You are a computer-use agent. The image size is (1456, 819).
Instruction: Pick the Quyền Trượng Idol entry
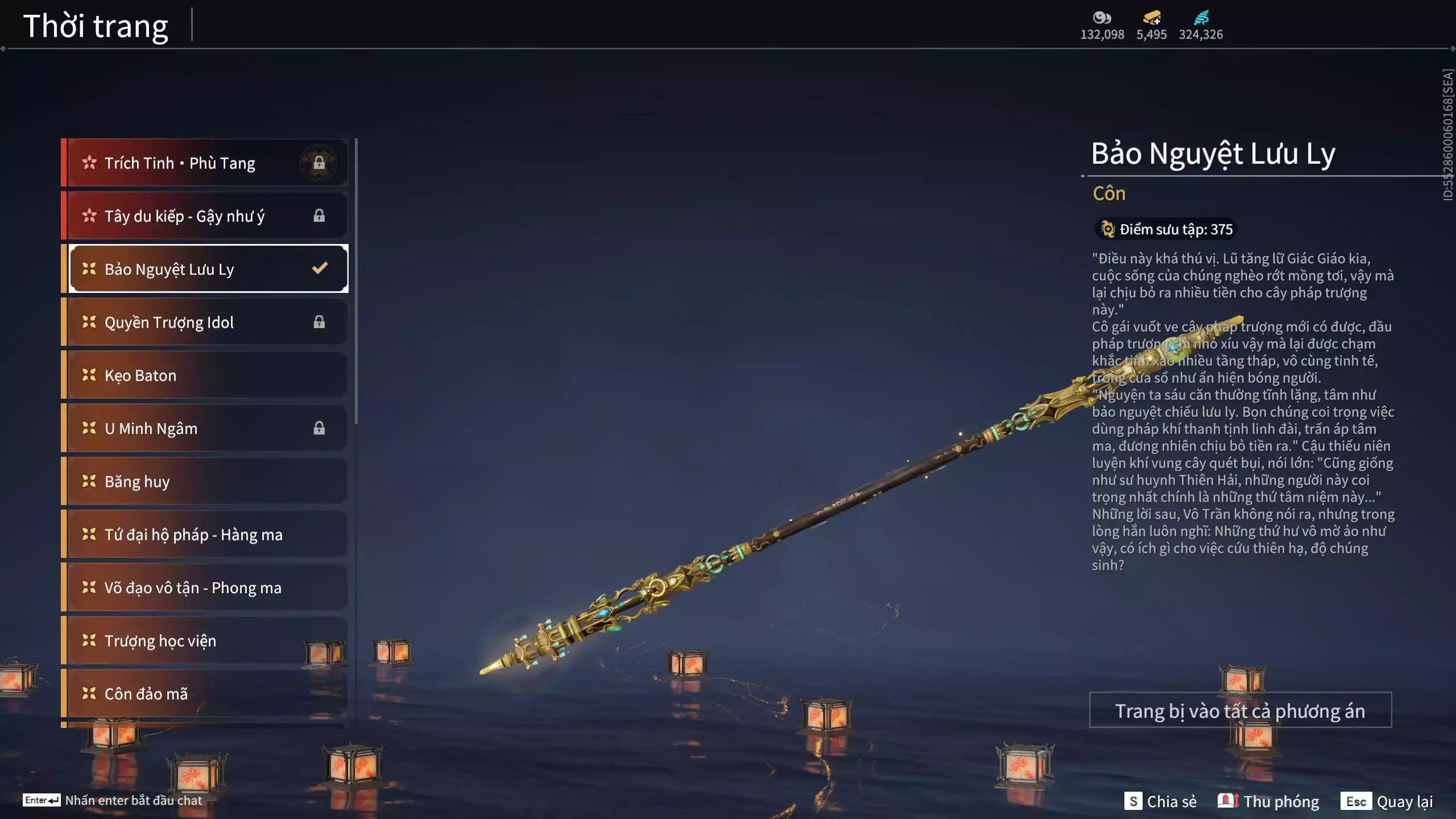[205, 322]
